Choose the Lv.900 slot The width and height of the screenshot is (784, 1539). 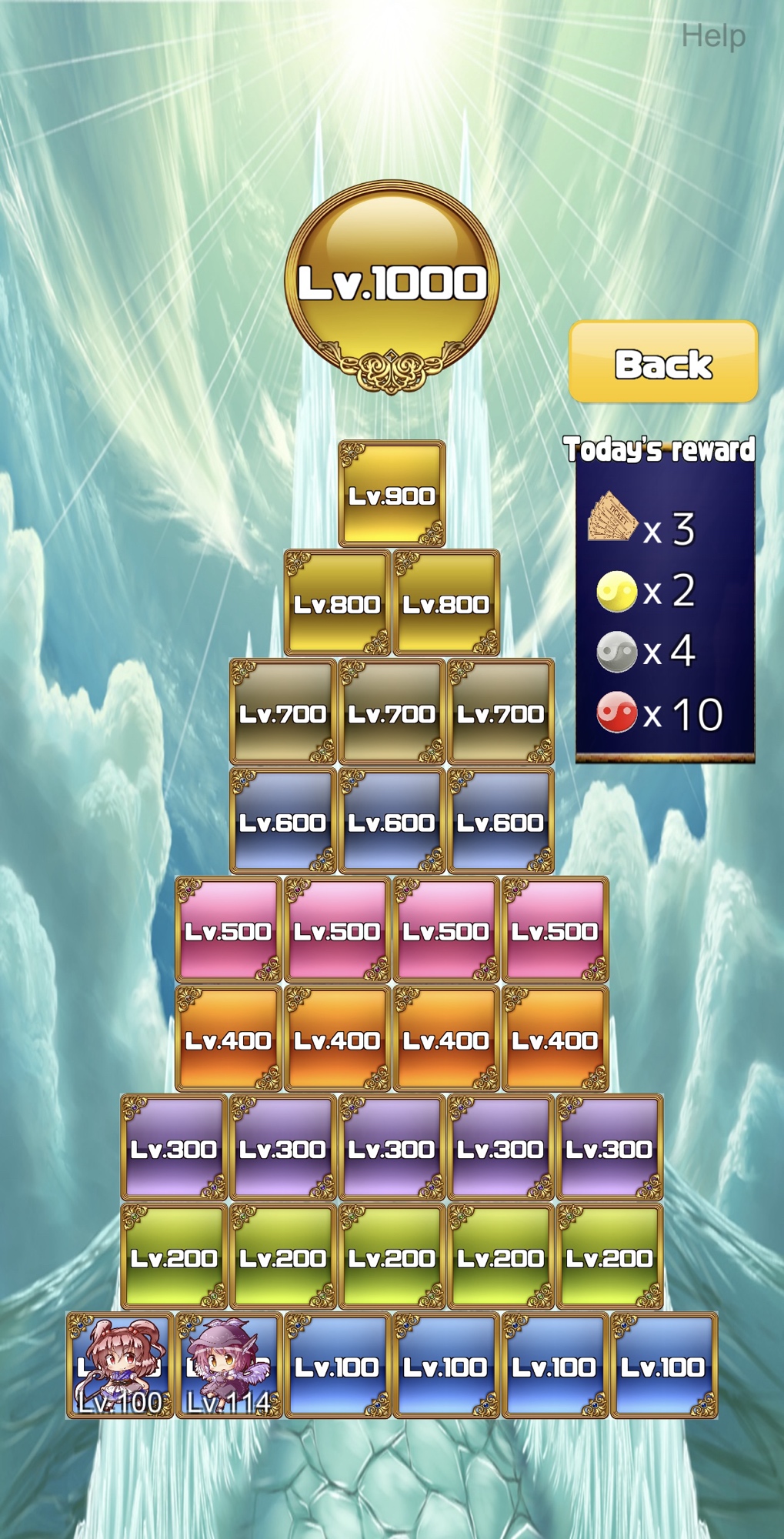tap(392, 494)
